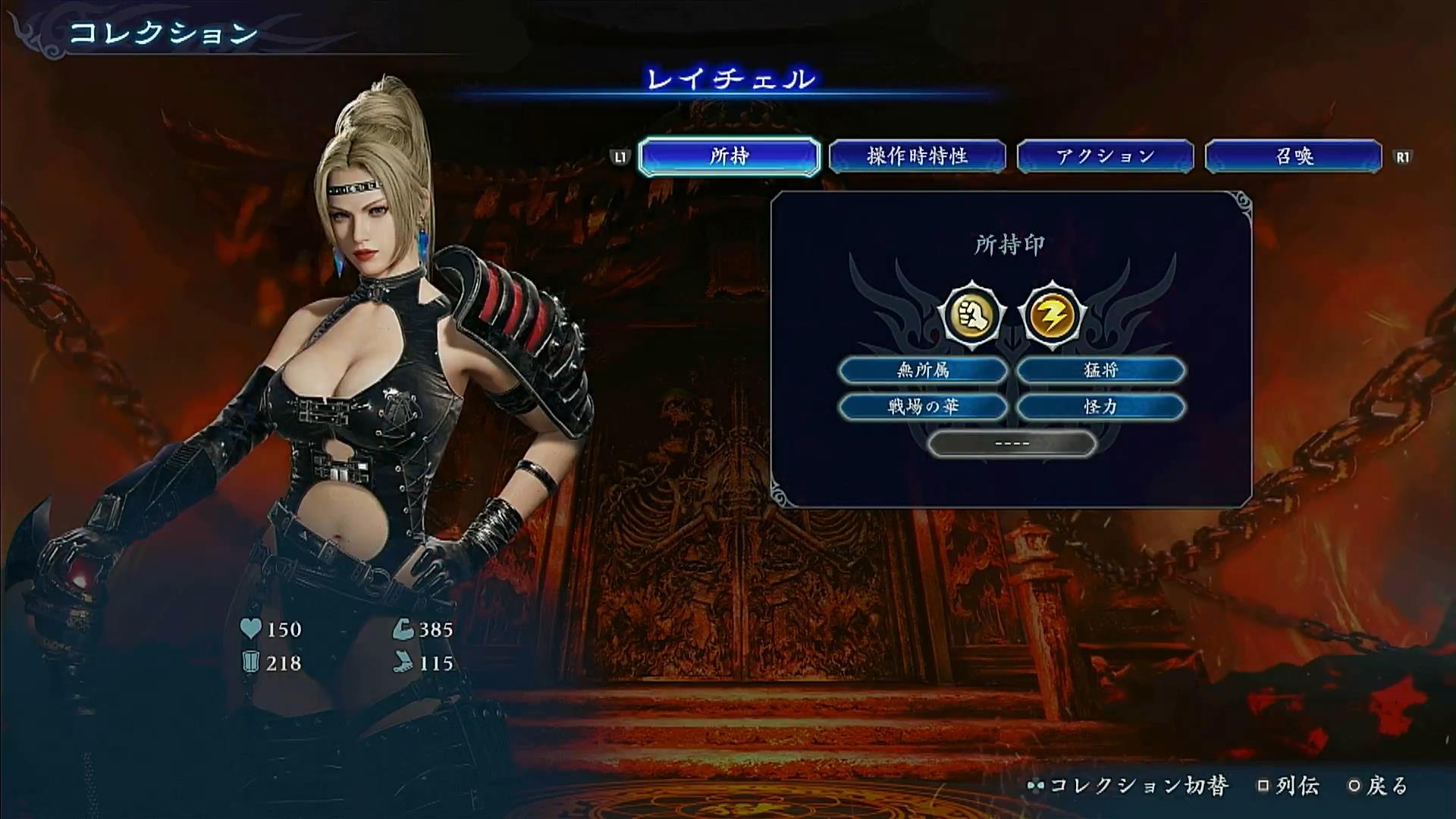
Task: Click the 戦場の華 trait entry
Action: (923, 406)
